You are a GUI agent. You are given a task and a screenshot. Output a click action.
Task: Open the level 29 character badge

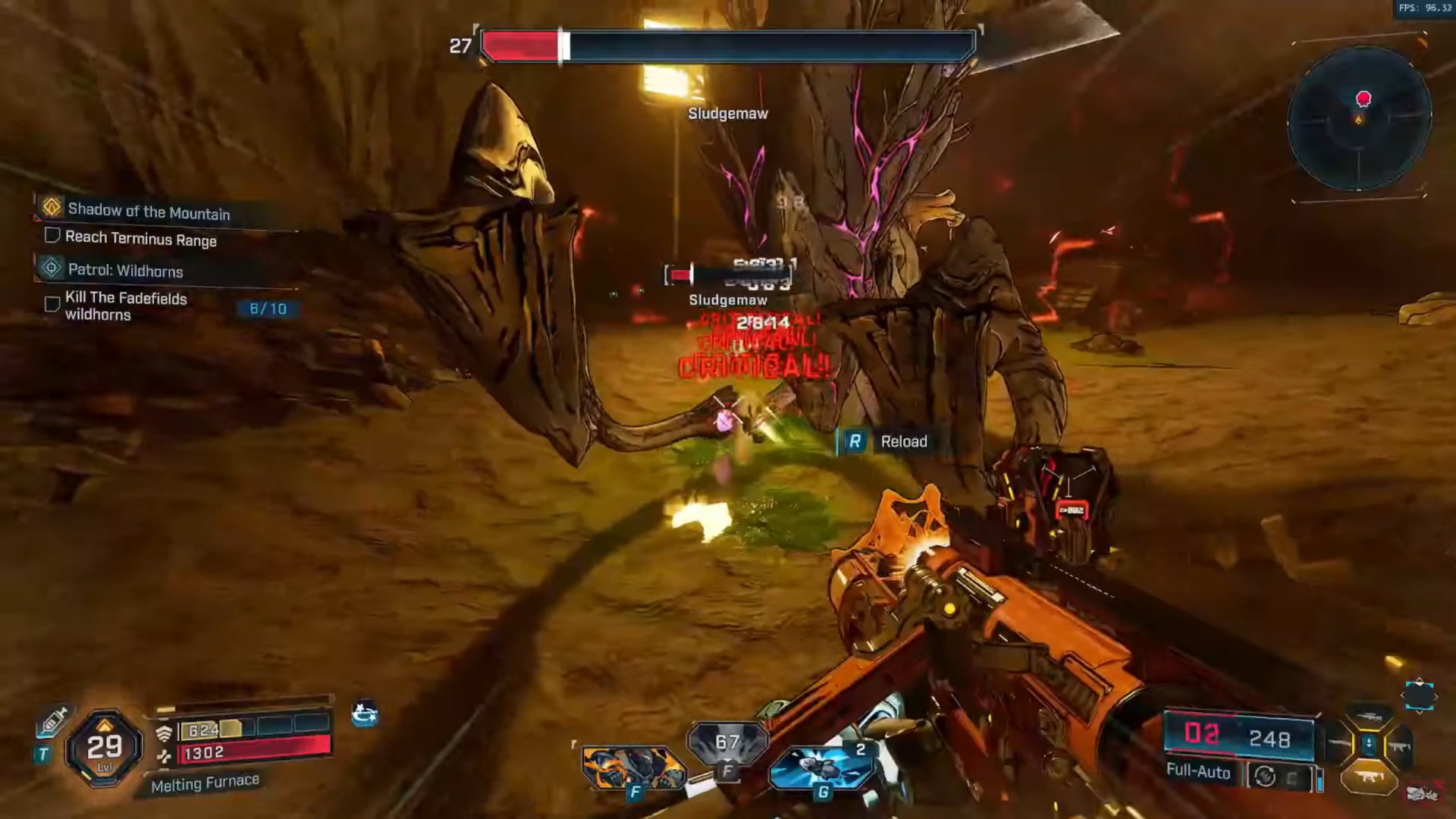[x=104, y=748]
